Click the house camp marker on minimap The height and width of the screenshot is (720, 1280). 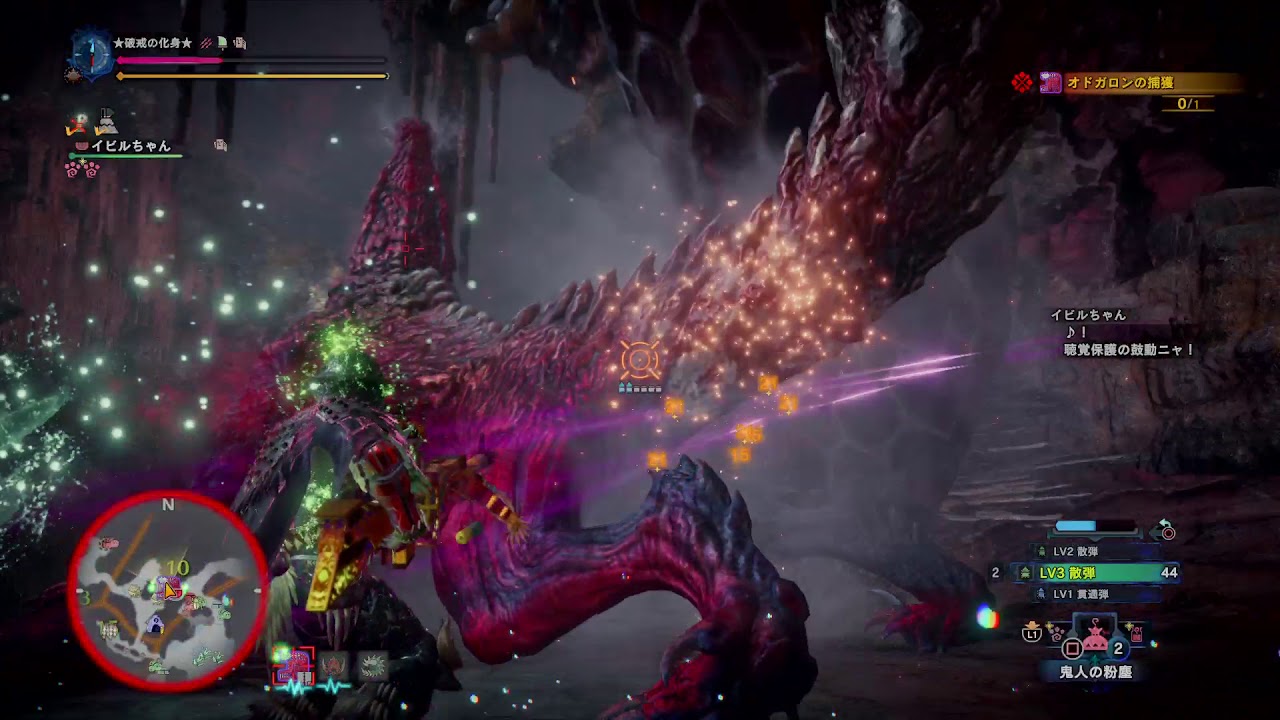coord(155,624)
